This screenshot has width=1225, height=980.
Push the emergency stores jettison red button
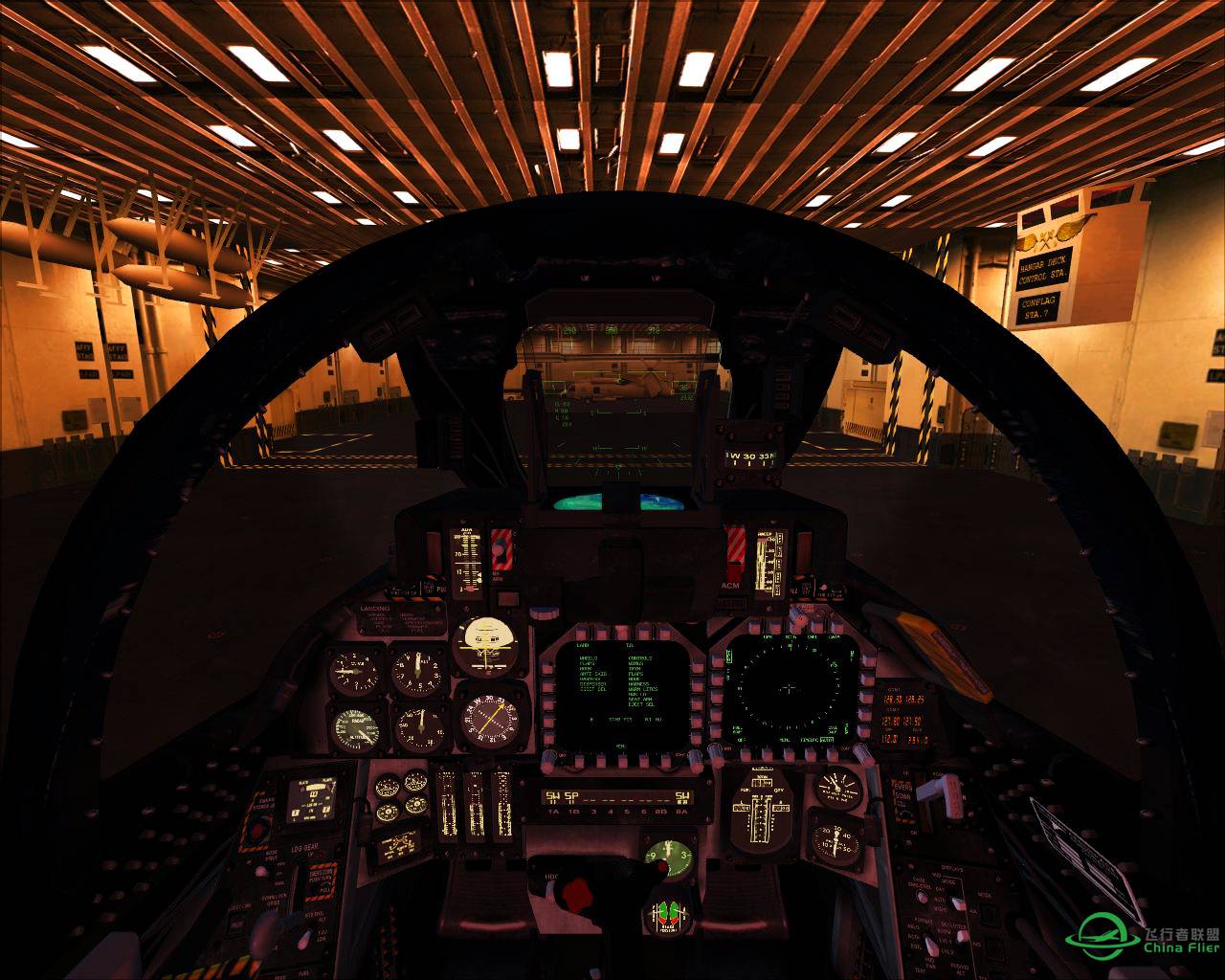tap(256, 831)
